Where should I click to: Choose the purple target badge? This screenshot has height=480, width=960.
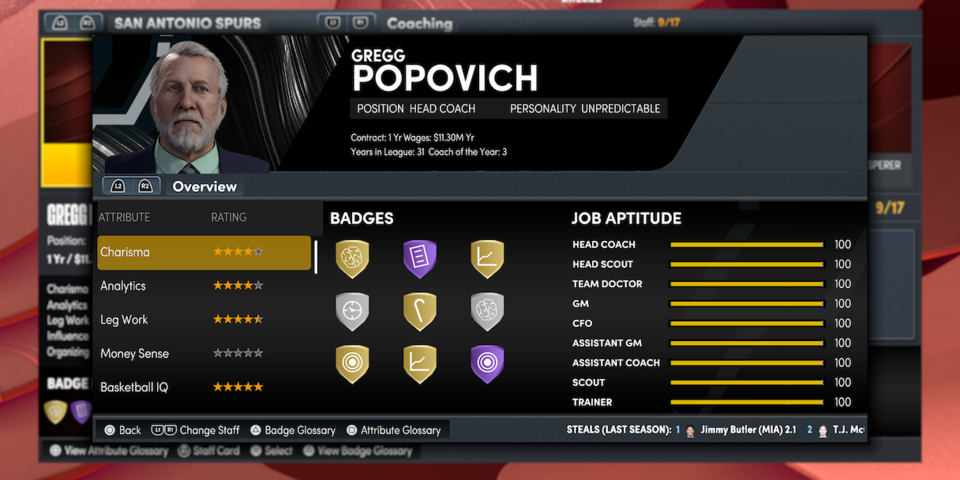click(x=487, y=364)
